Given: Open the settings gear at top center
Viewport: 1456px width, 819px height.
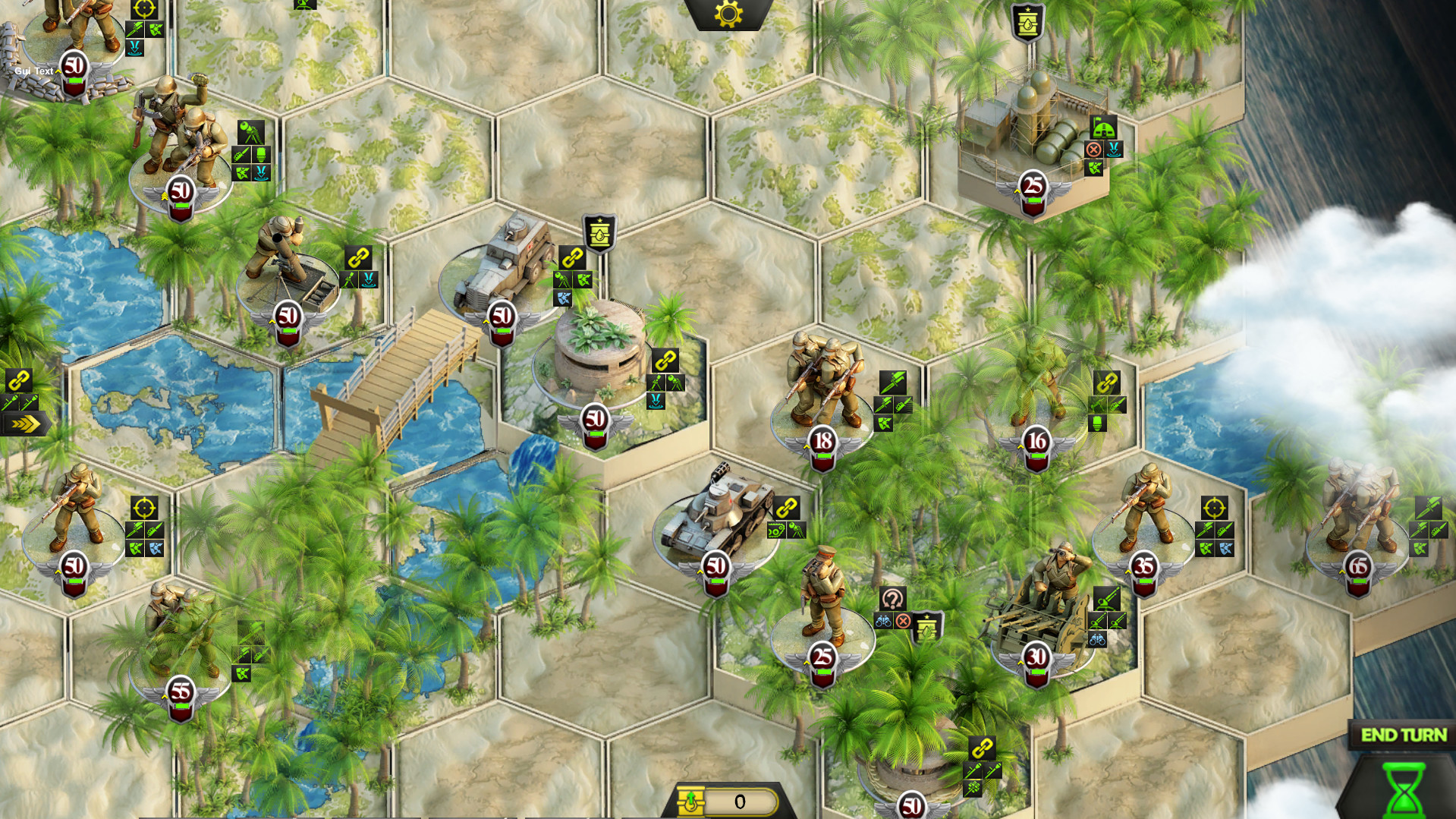Looking at the screenshot, I should [727, 12].
